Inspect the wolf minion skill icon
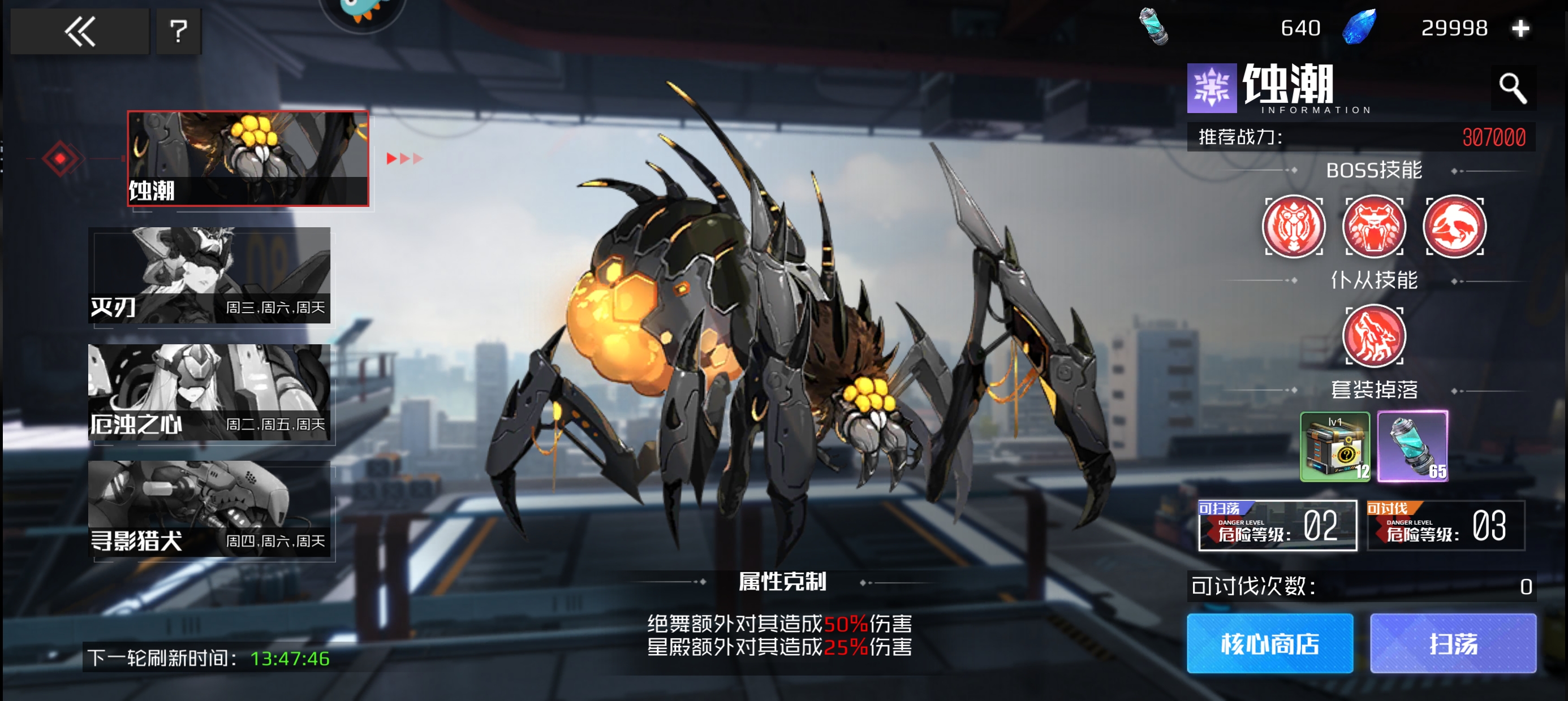The image size is (1568, 701). [x=1374, y=336]
